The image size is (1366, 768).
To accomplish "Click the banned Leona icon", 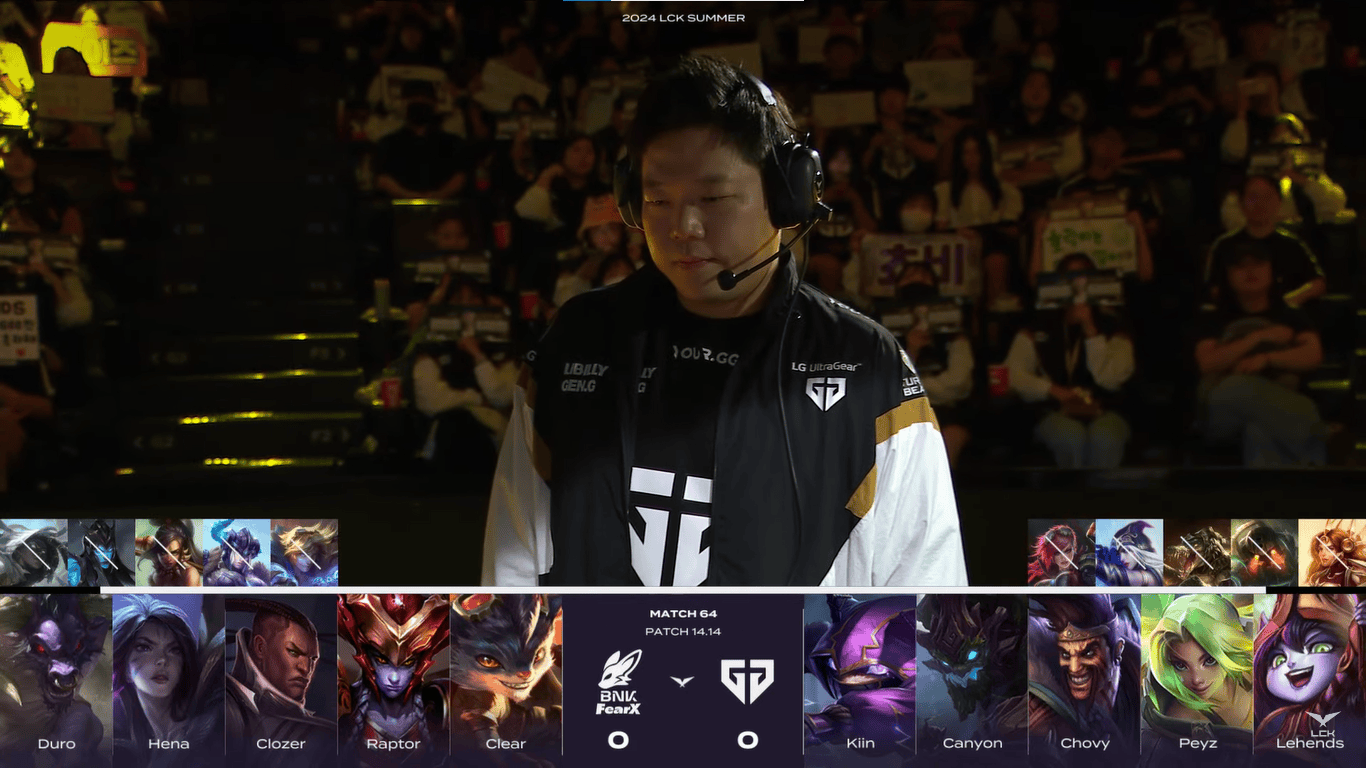I will (1332, 552).
